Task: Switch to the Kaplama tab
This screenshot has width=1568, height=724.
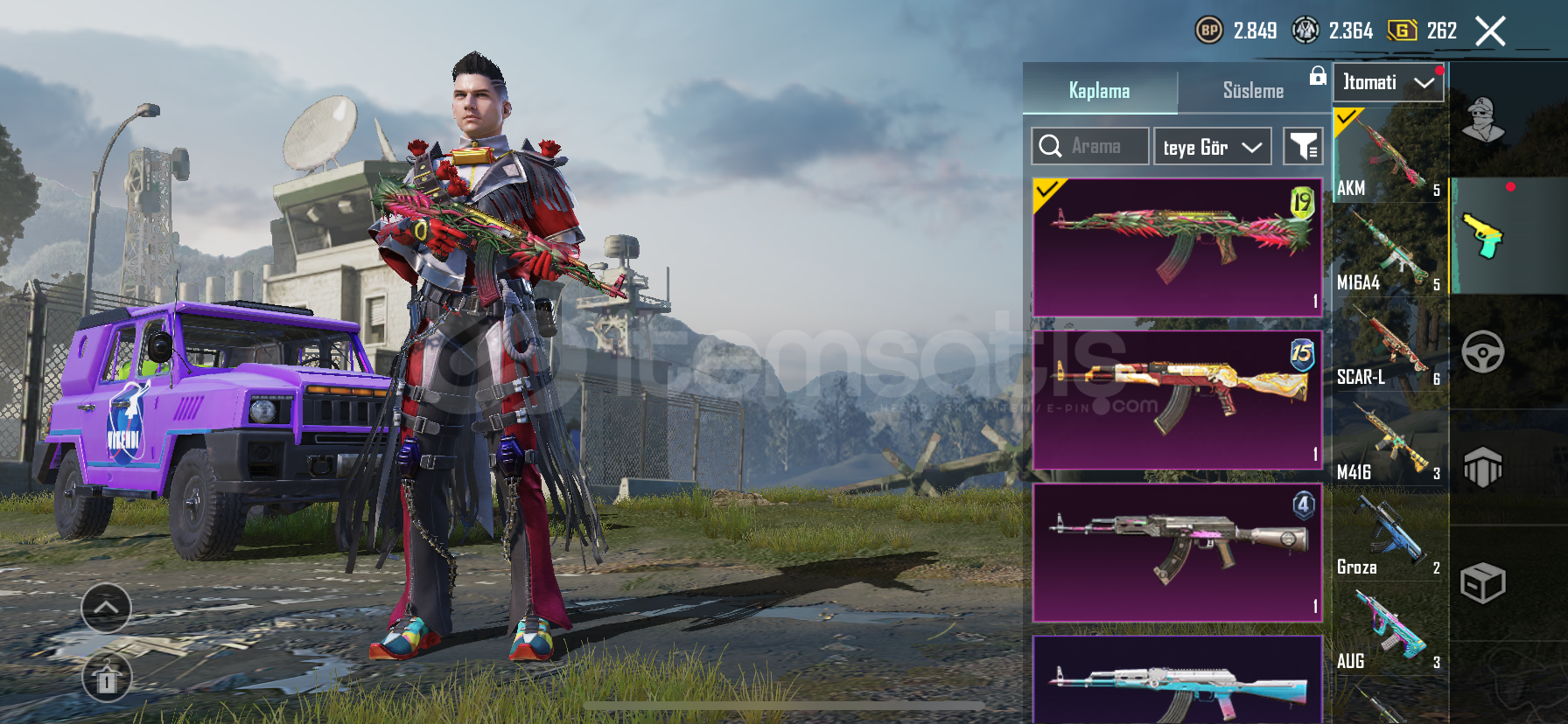Action: click(1099, 90)
